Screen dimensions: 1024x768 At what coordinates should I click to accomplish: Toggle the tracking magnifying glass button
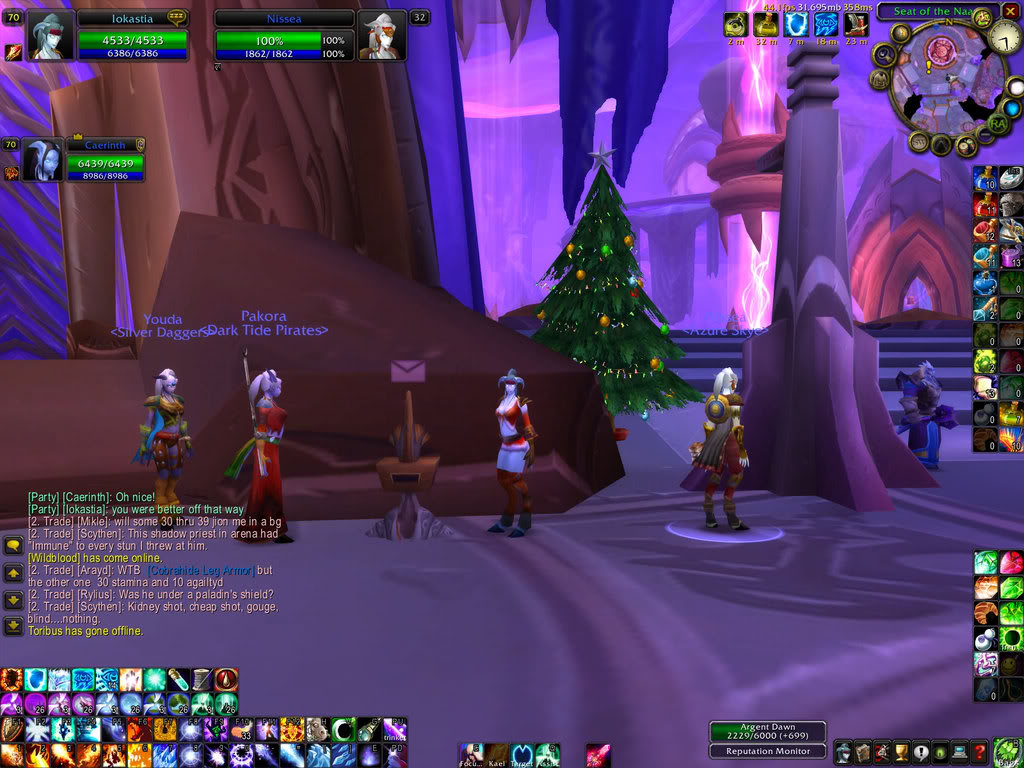pyautogui.click(x=884, y=55)
